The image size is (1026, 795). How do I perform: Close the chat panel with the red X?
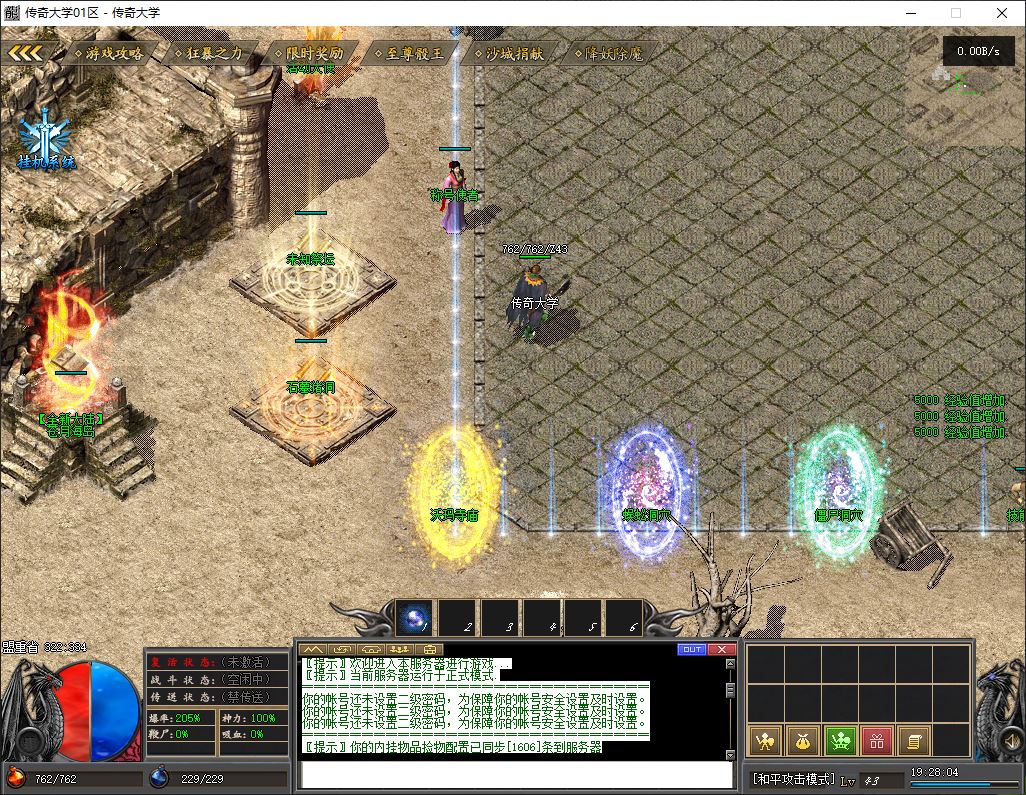pos(722,649)
